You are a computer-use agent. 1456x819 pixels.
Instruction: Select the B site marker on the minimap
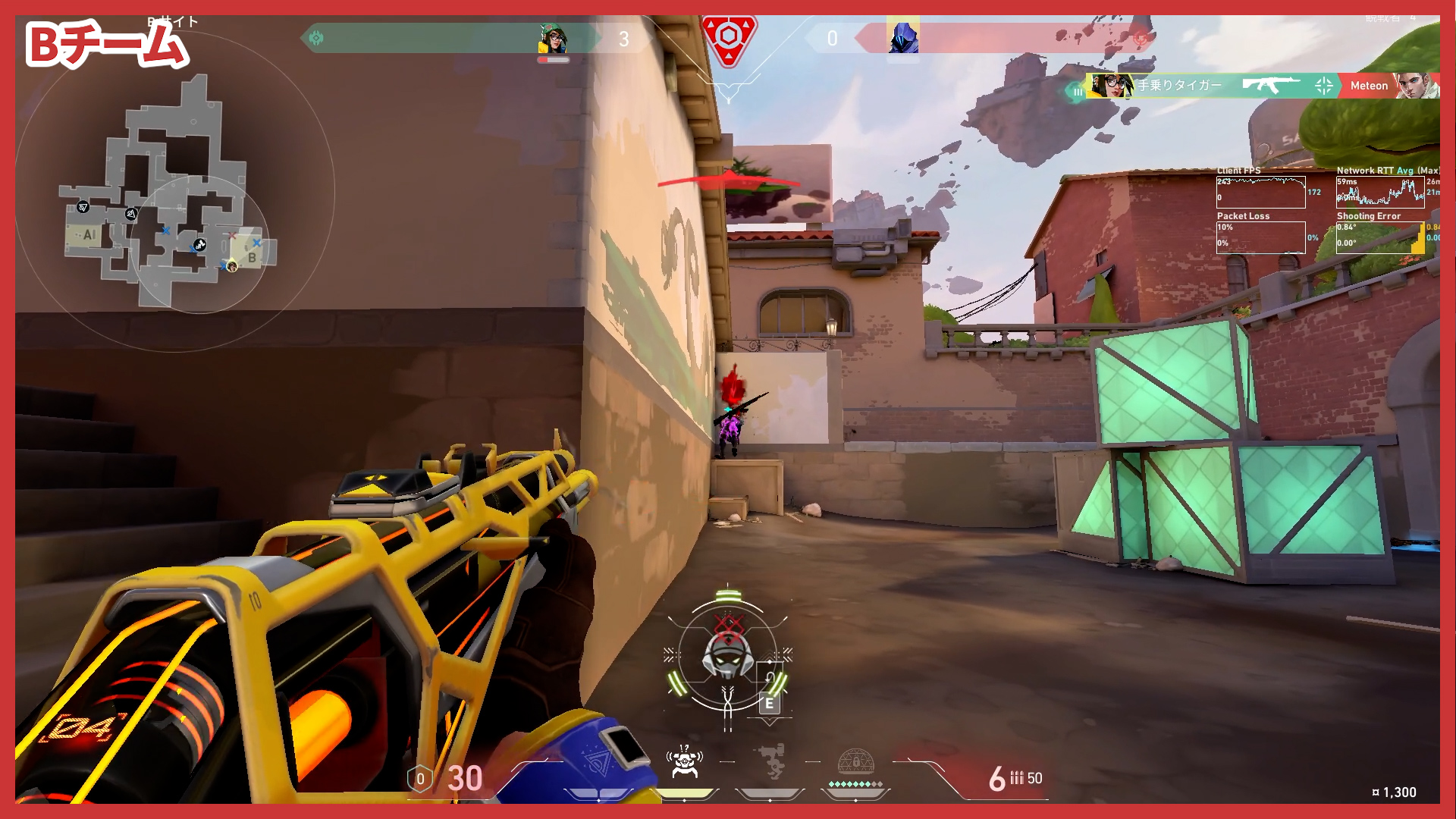click(x=252, y=258)
